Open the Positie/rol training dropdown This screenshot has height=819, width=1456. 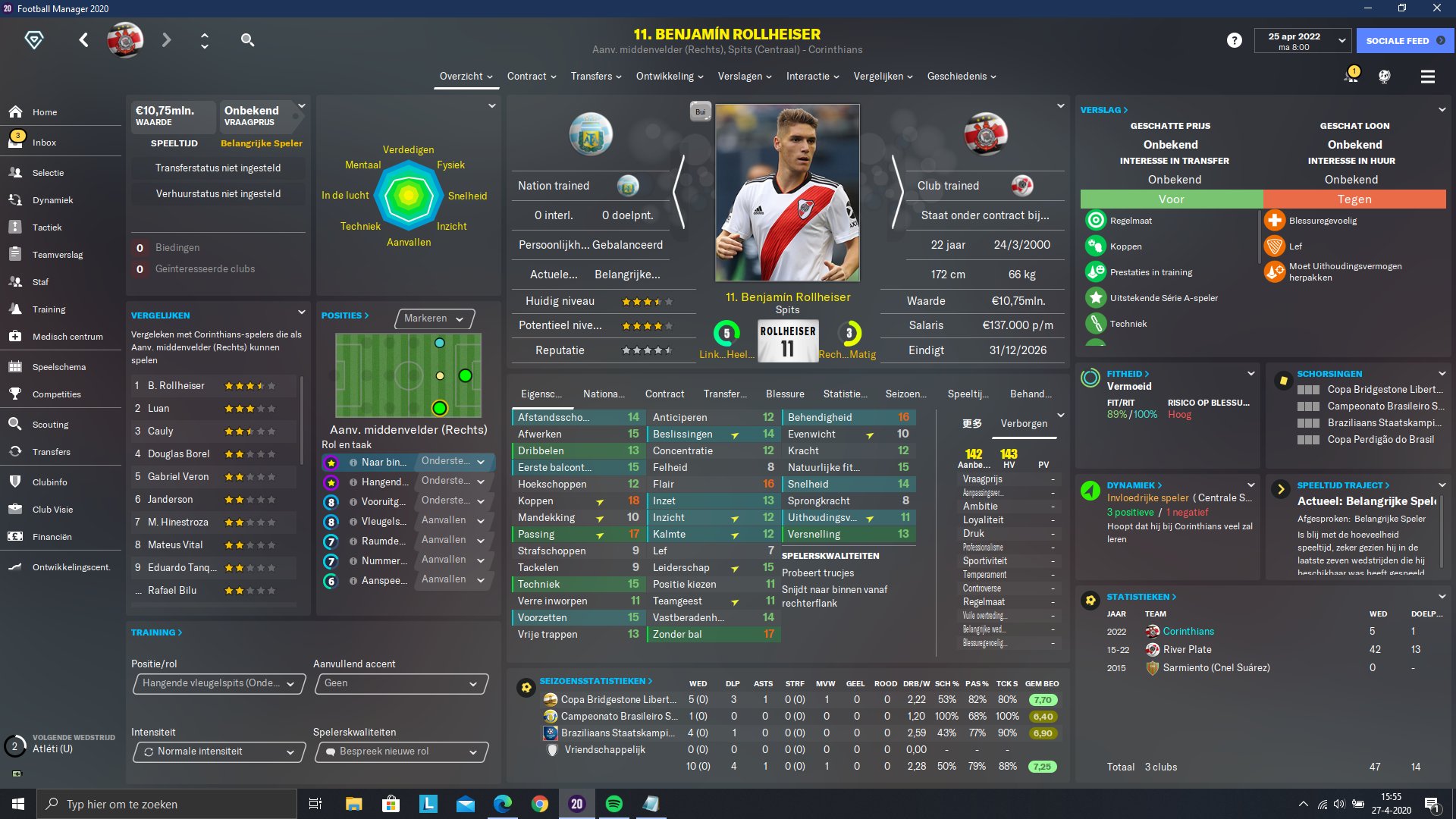pyautogui.click(x=218, y=683)
